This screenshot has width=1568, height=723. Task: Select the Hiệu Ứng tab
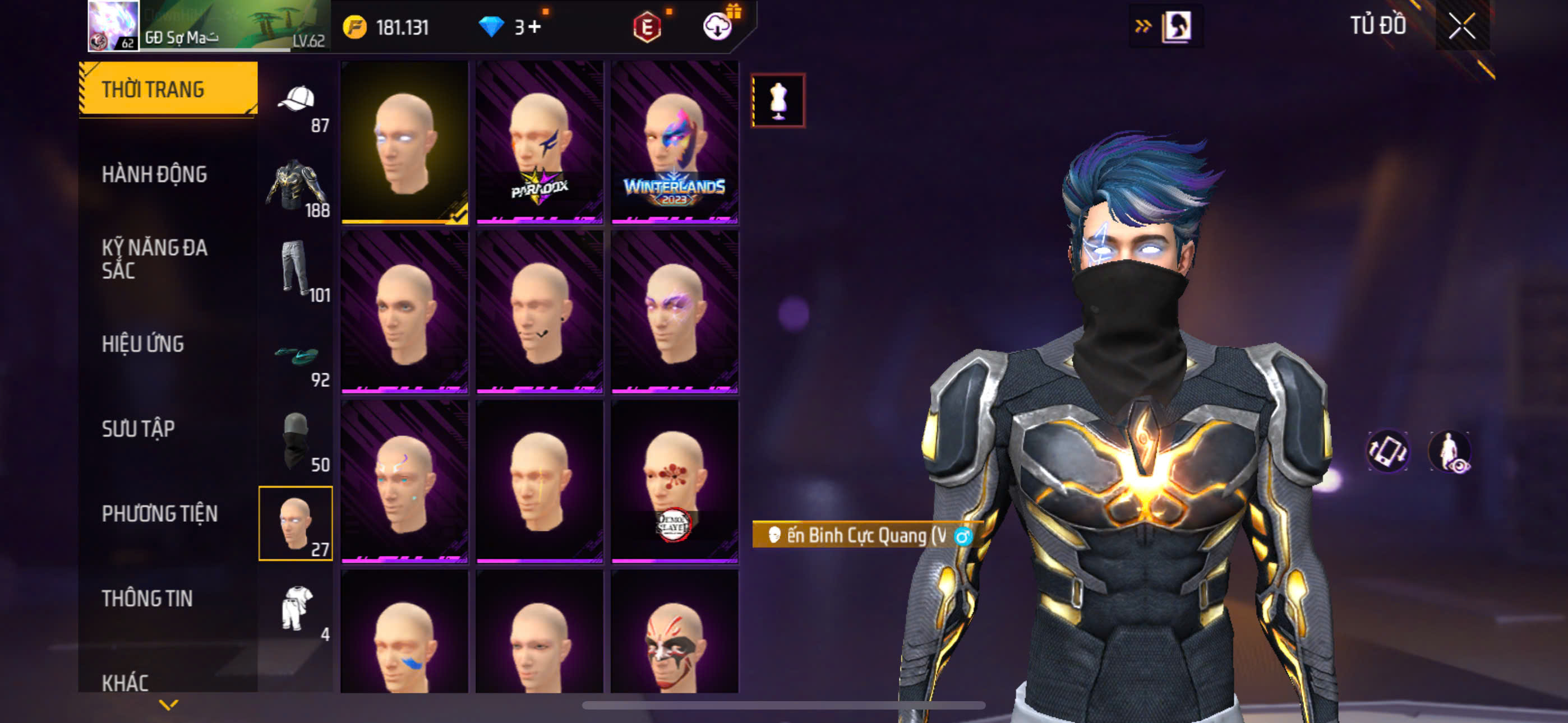point(142,344)
